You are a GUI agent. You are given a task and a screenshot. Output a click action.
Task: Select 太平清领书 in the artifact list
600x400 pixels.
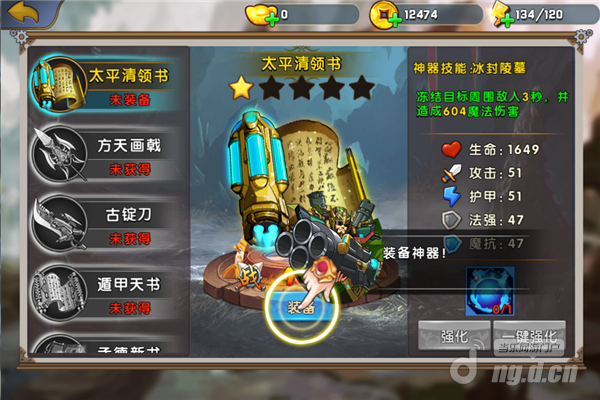[x=108, y=84]
